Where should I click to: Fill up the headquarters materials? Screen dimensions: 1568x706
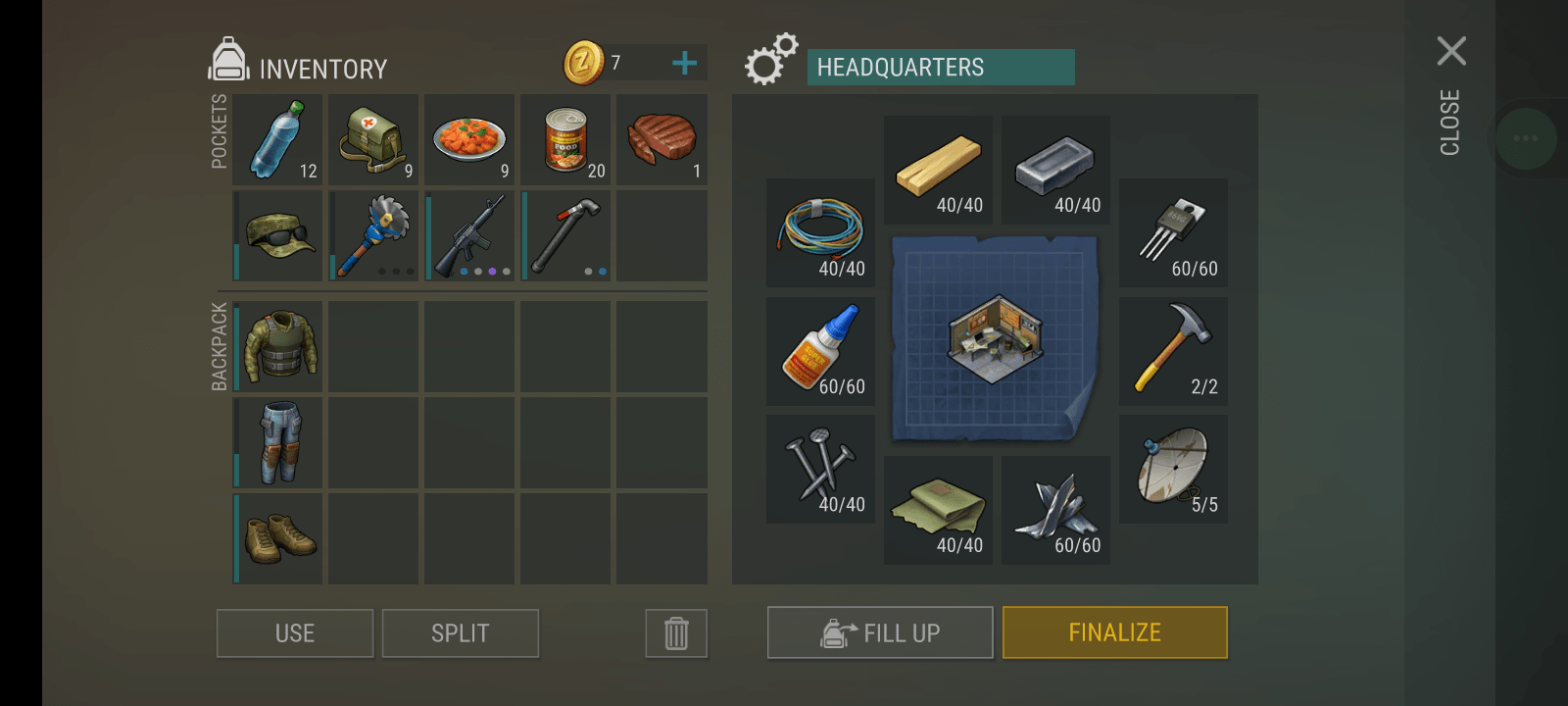coord(879,632)
